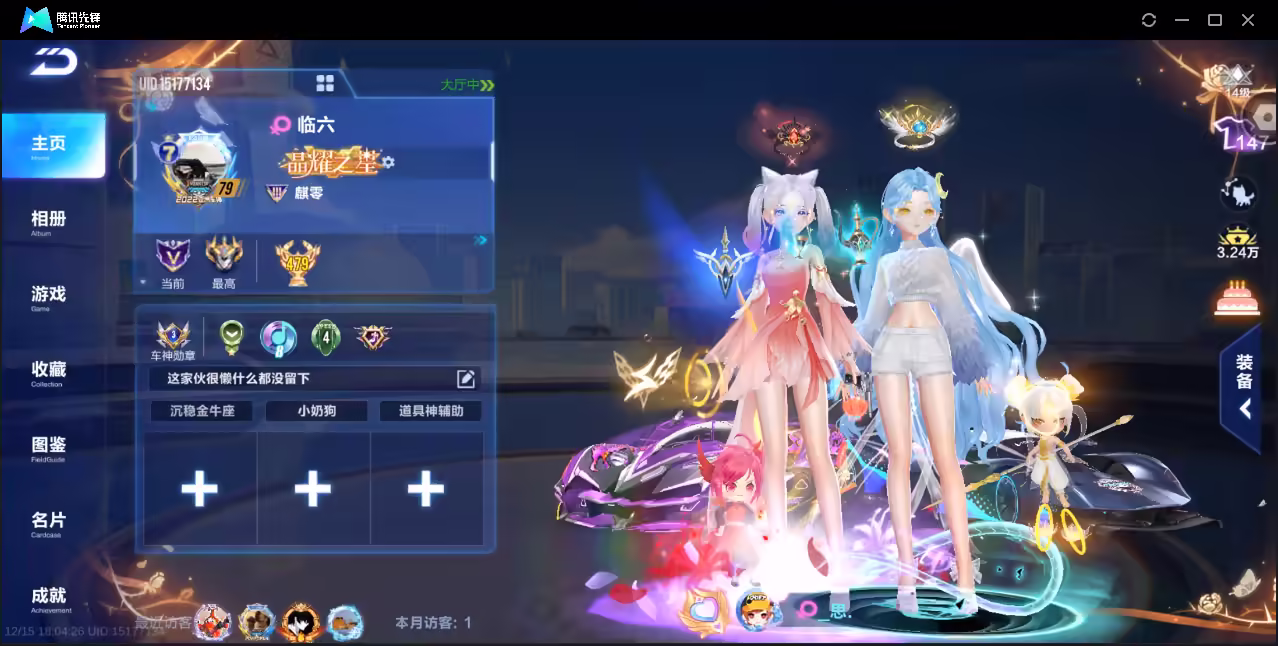This screenshot has width=1278, height=646.
Task: Open the birthday cake icon
Action: (1237, 298)
